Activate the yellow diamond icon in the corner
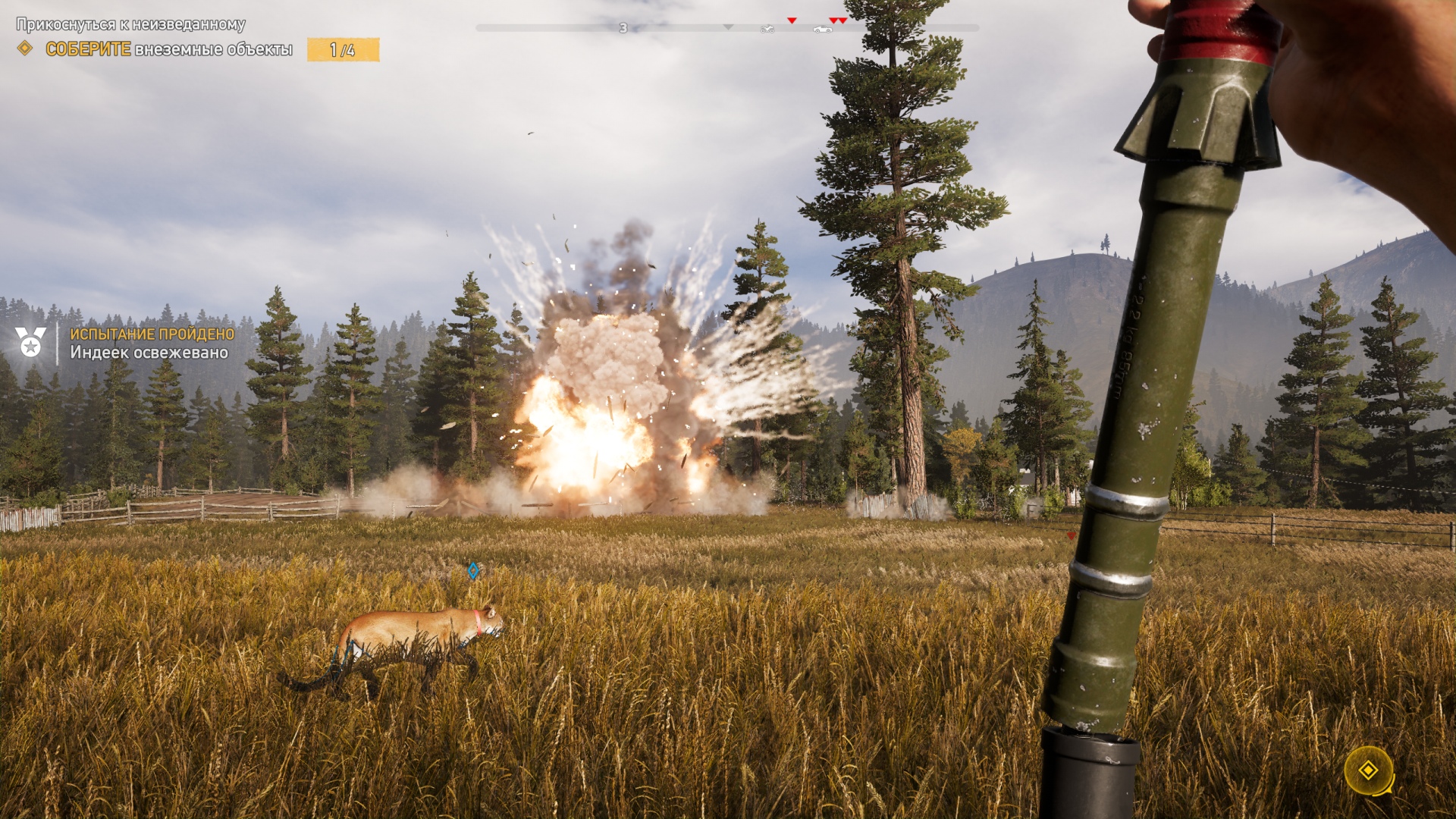Viewport: 1456px width, 819px height. tap(1368, 770)
